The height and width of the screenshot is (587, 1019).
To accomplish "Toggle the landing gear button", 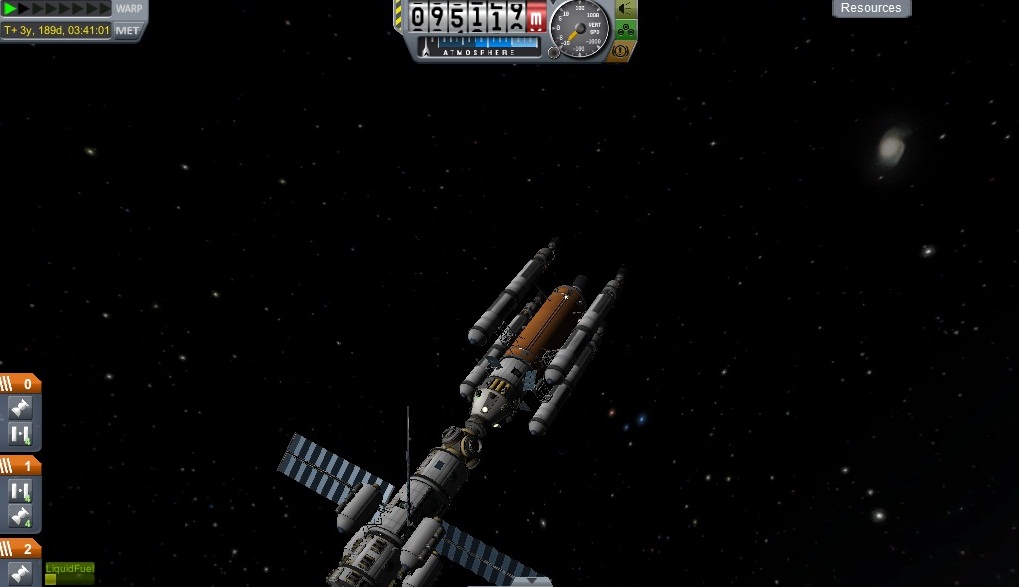I will (626, 30).
